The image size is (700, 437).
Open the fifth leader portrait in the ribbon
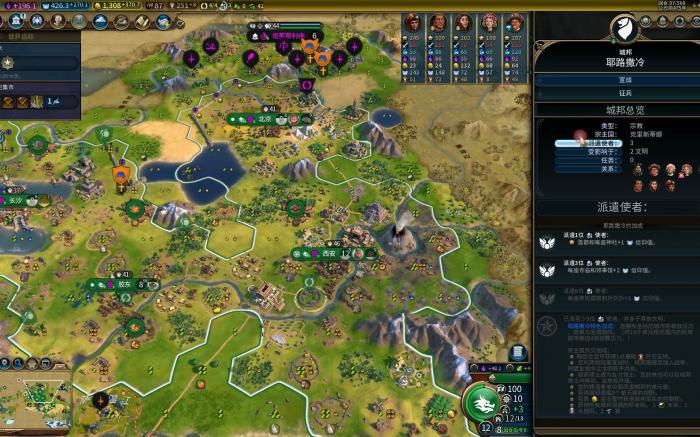(x=513, y=22)
